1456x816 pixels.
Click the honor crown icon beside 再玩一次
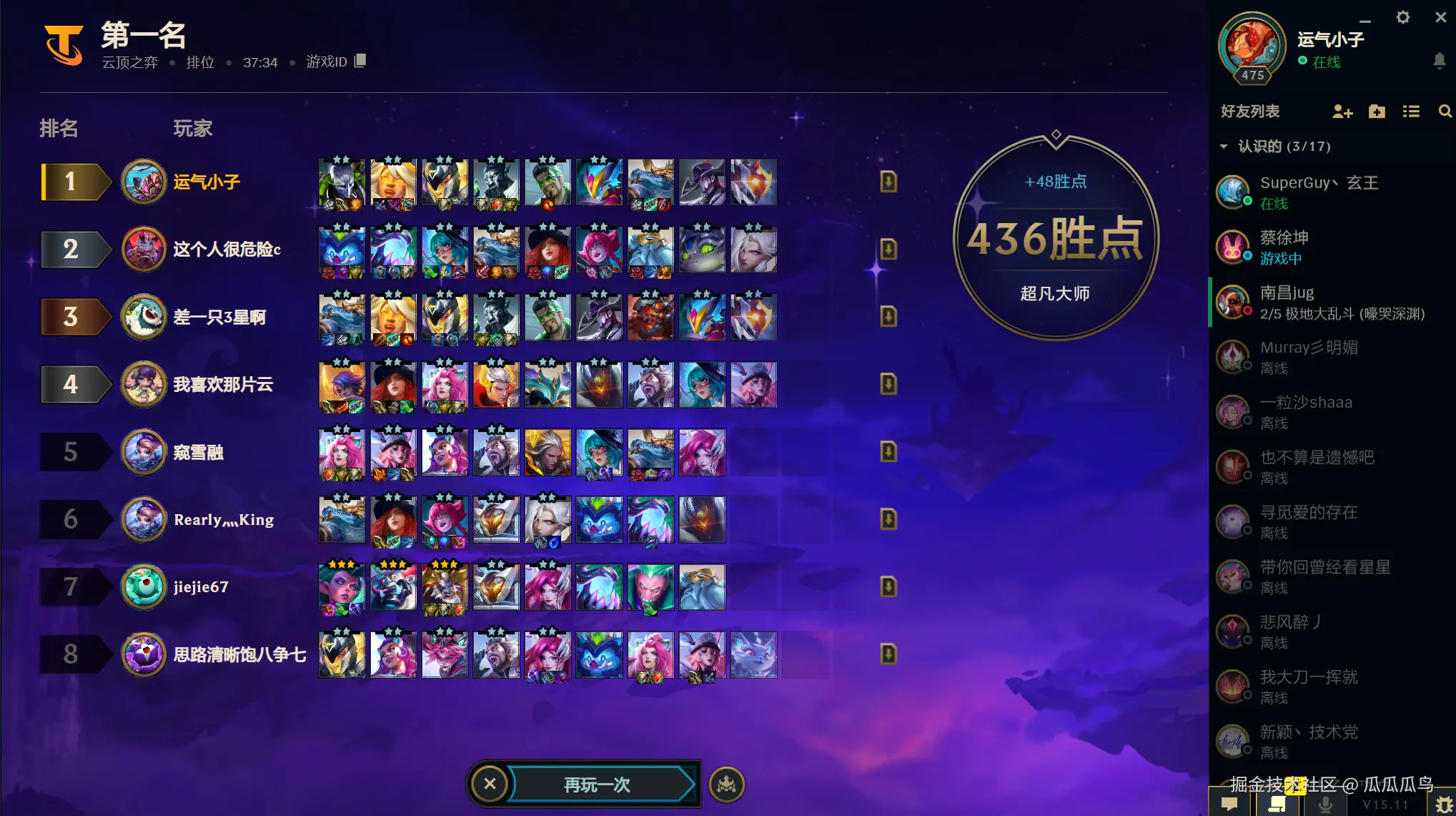pyautogui.click(x=726, y=784)
